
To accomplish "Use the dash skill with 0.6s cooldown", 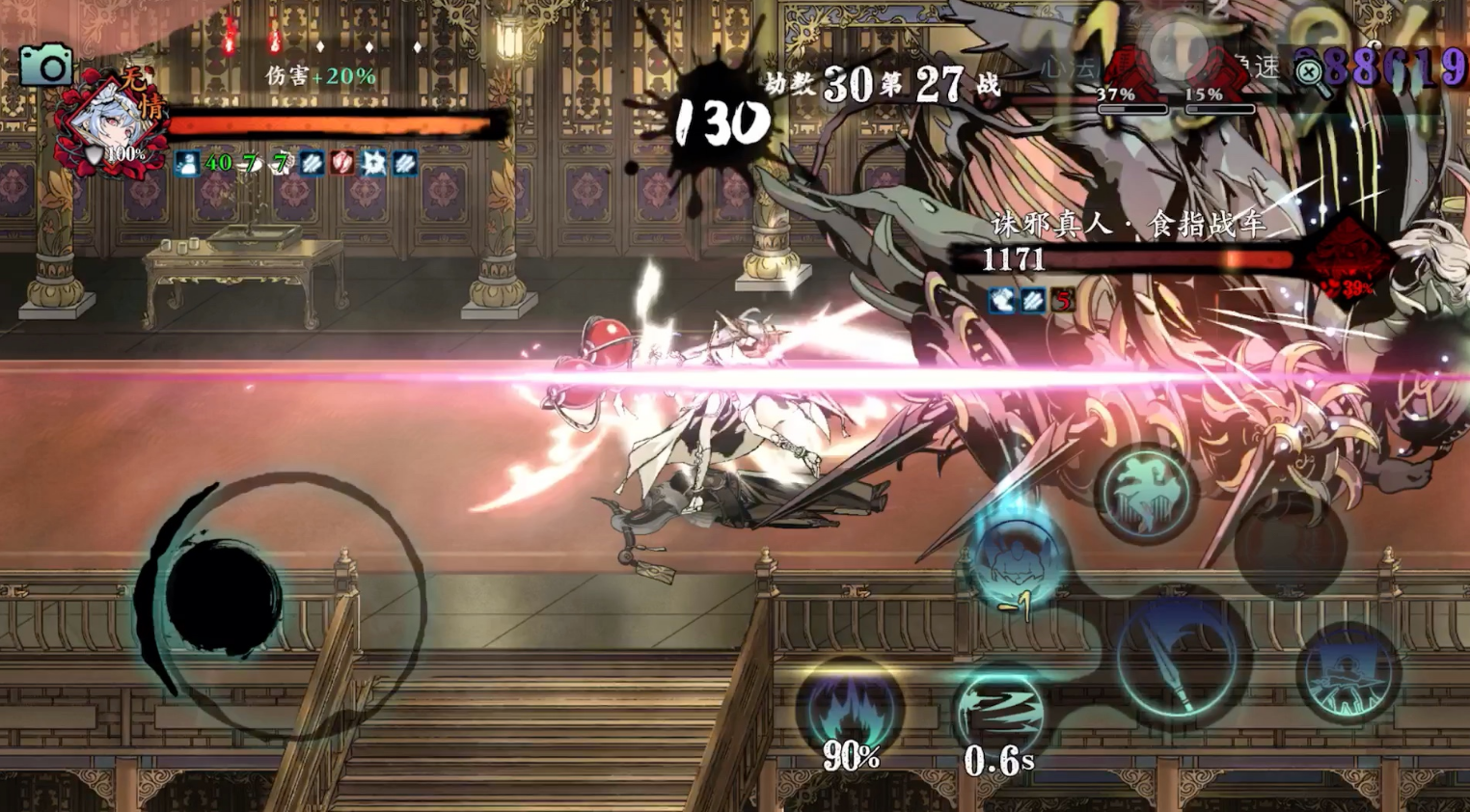I will [999, 712].
